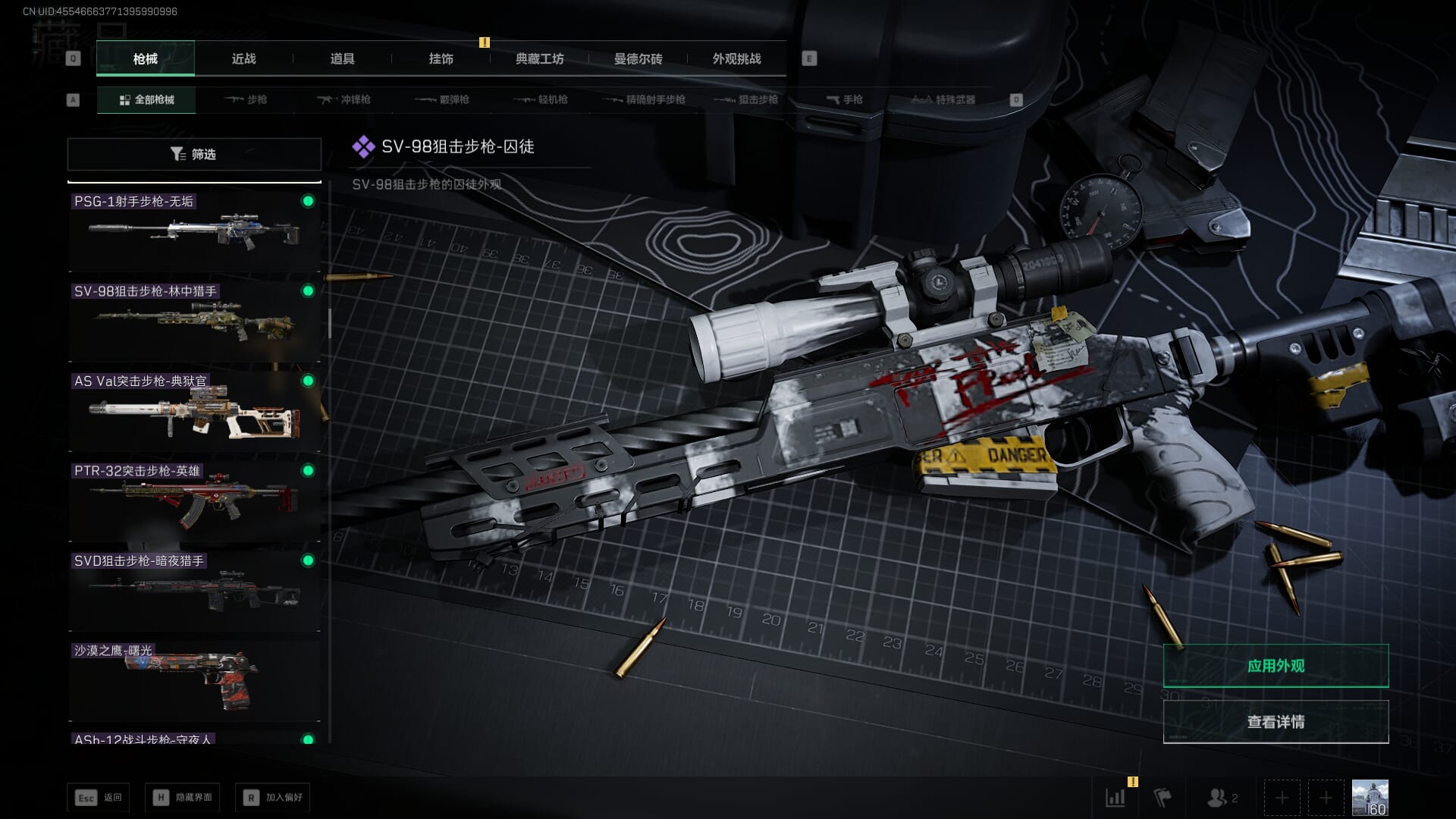1456x819 pixels.
Task: Open the 道具 items tab
Action: [x=342, y=58]
